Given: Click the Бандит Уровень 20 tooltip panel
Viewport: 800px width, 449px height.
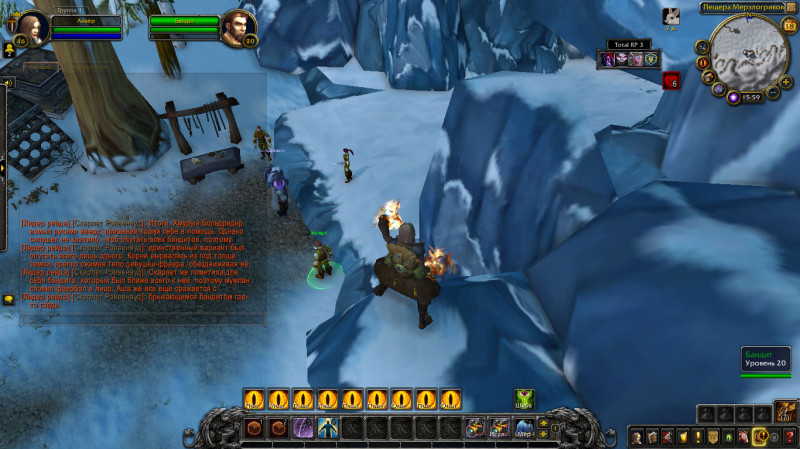Looking at the screenshot, I should click(765, 360).
